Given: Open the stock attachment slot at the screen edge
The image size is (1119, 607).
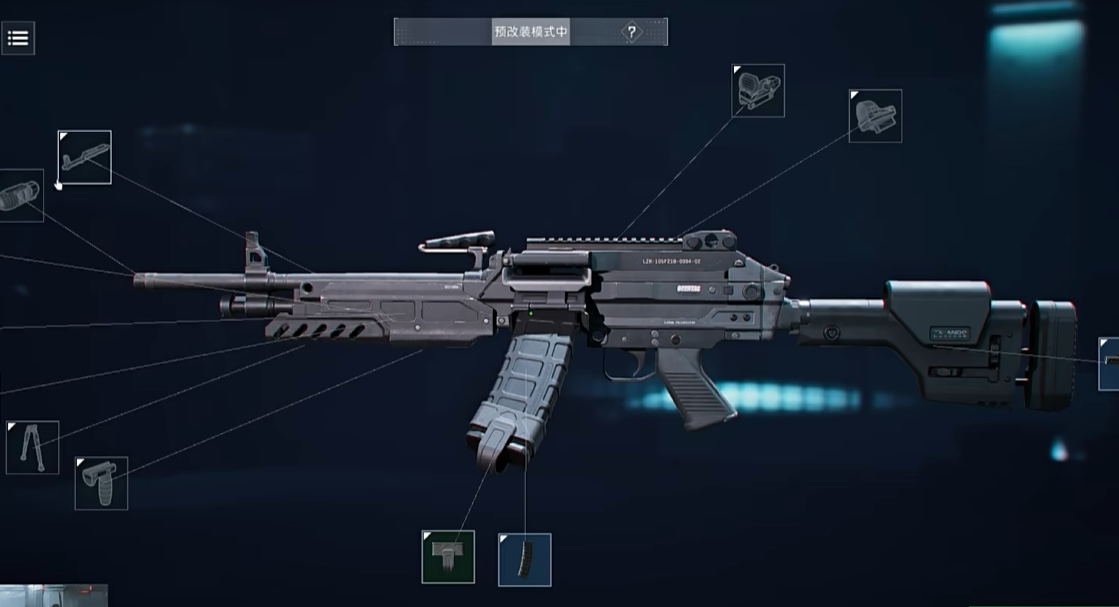Looking at the screenshot, I should (1108, 364).
